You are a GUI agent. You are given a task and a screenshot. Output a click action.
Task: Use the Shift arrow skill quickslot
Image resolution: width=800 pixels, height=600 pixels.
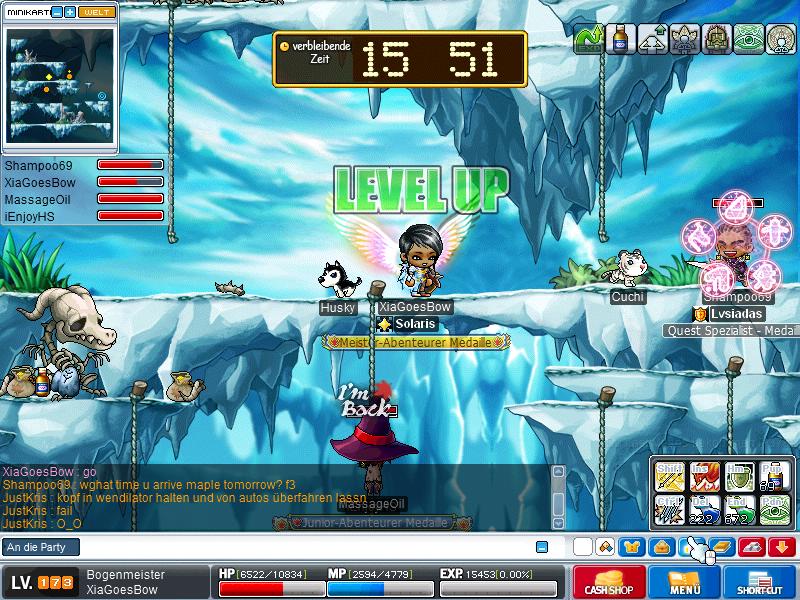[x=668, y=476]
